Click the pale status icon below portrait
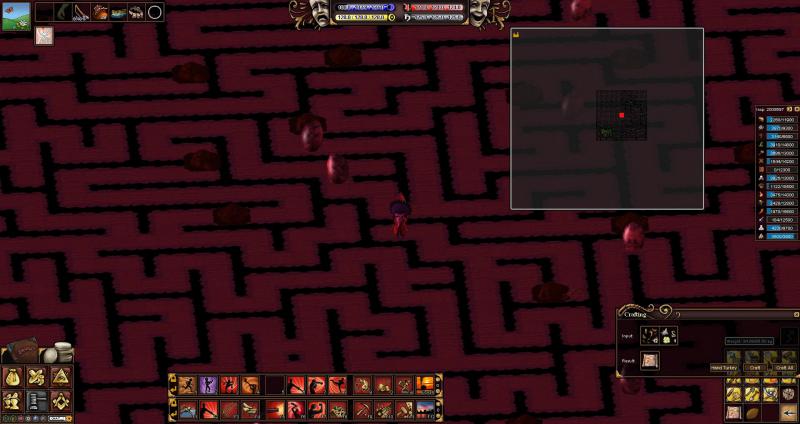This screenshot has height=424, width=800. (45, 36)
